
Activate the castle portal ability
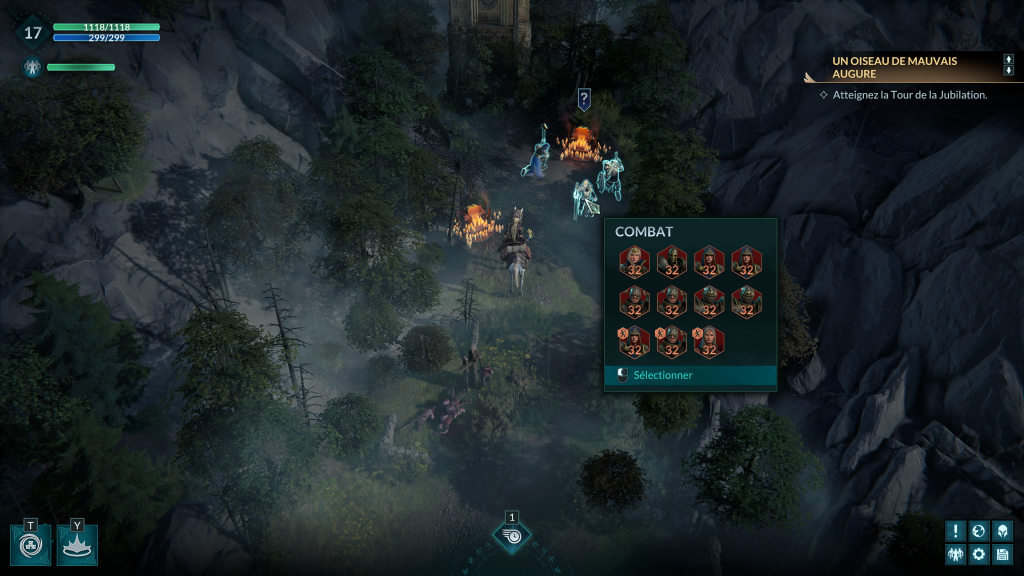[x=30, y=545]
